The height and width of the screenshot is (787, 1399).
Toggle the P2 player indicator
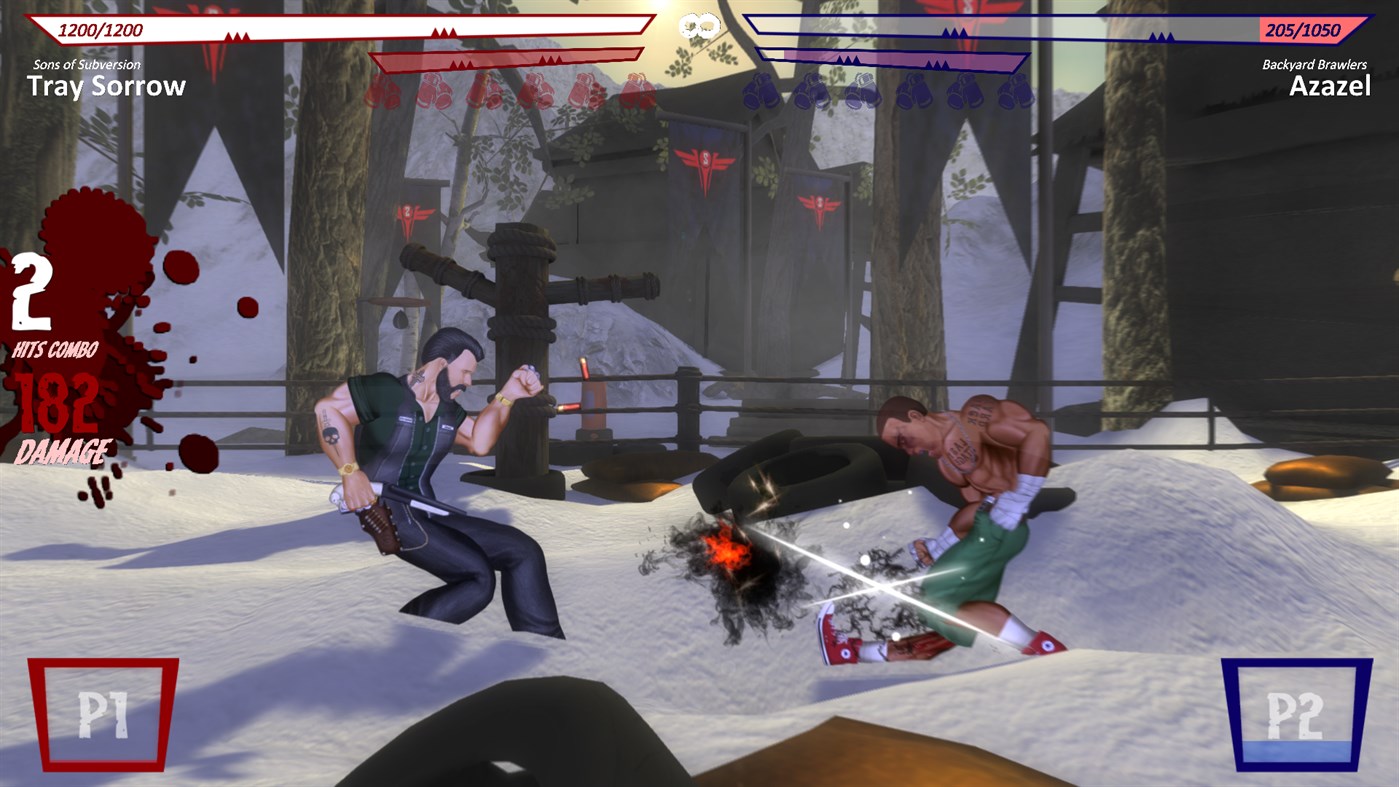1295,715
